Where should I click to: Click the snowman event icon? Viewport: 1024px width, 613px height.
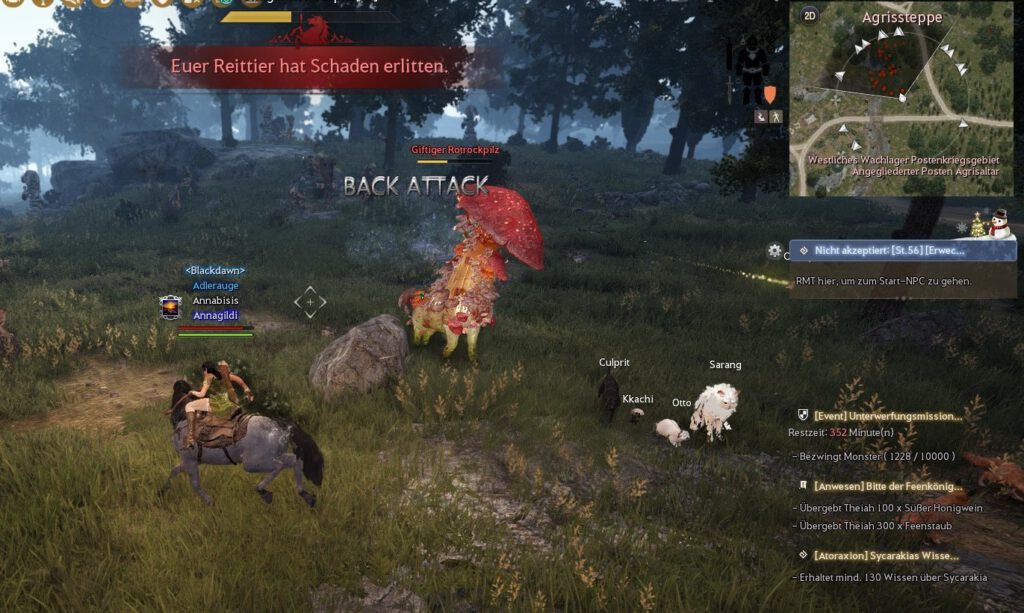click(x=999, y=224)
